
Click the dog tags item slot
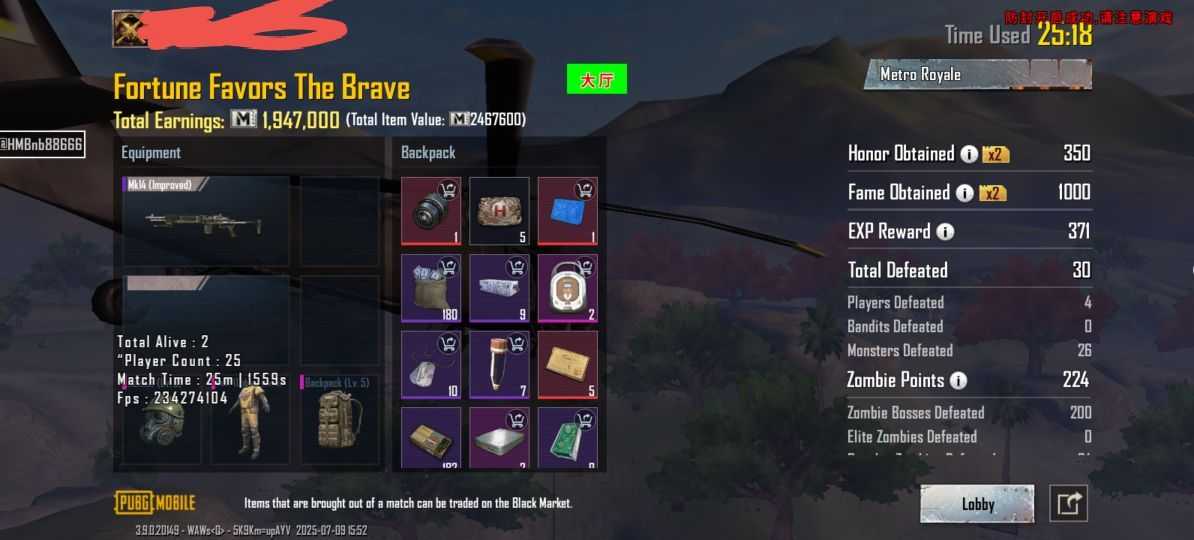pos(431,365)
